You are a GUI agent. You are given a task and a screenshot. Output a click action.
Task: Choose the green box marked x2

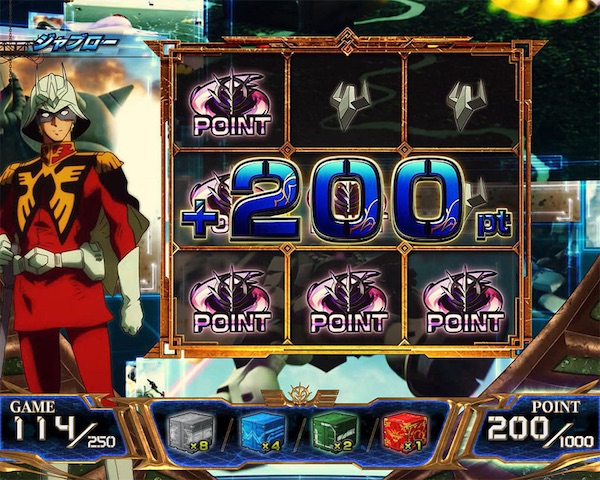[337, 429]
